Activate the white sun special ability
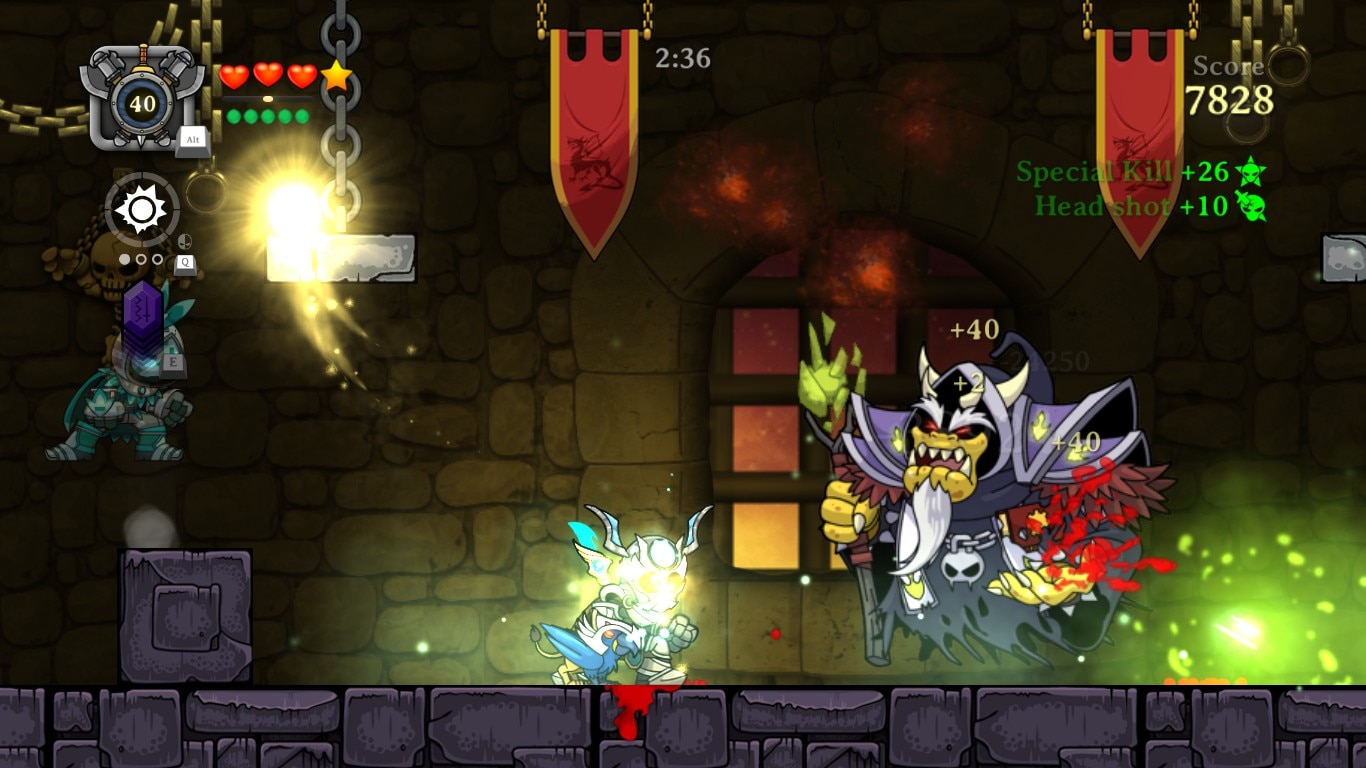 coord(141,209)
